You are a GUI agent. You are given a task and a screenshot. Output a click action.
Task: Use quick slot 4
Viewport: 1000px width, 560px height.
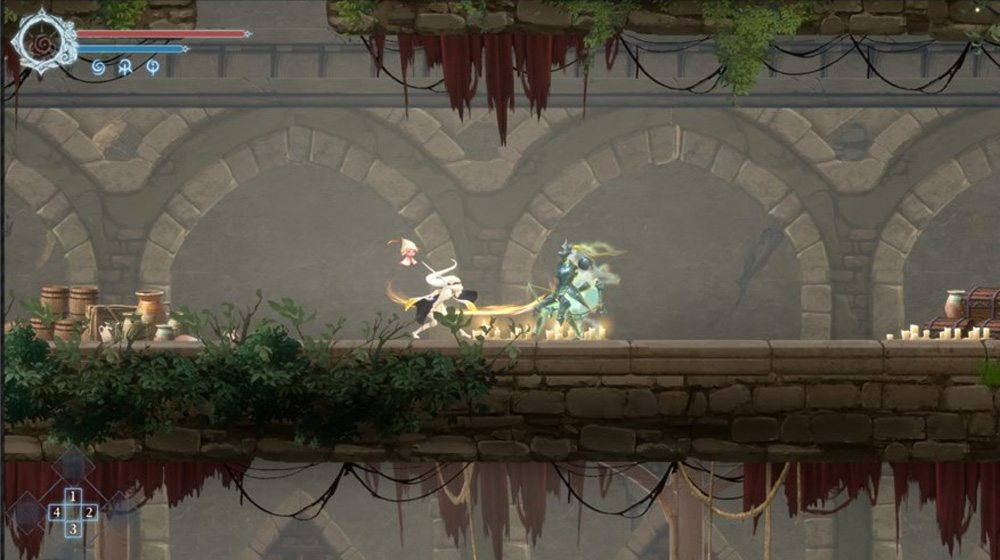[x=57, y=512]
